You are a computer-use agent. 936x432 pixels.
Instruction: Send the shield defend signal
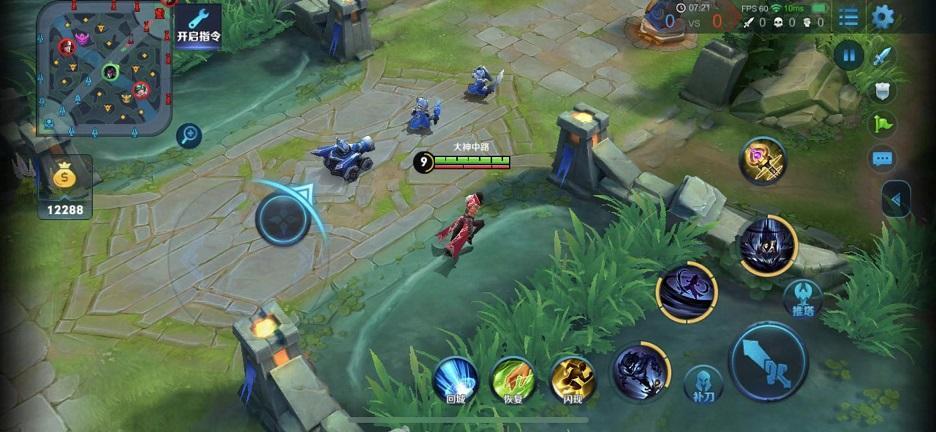882,91
